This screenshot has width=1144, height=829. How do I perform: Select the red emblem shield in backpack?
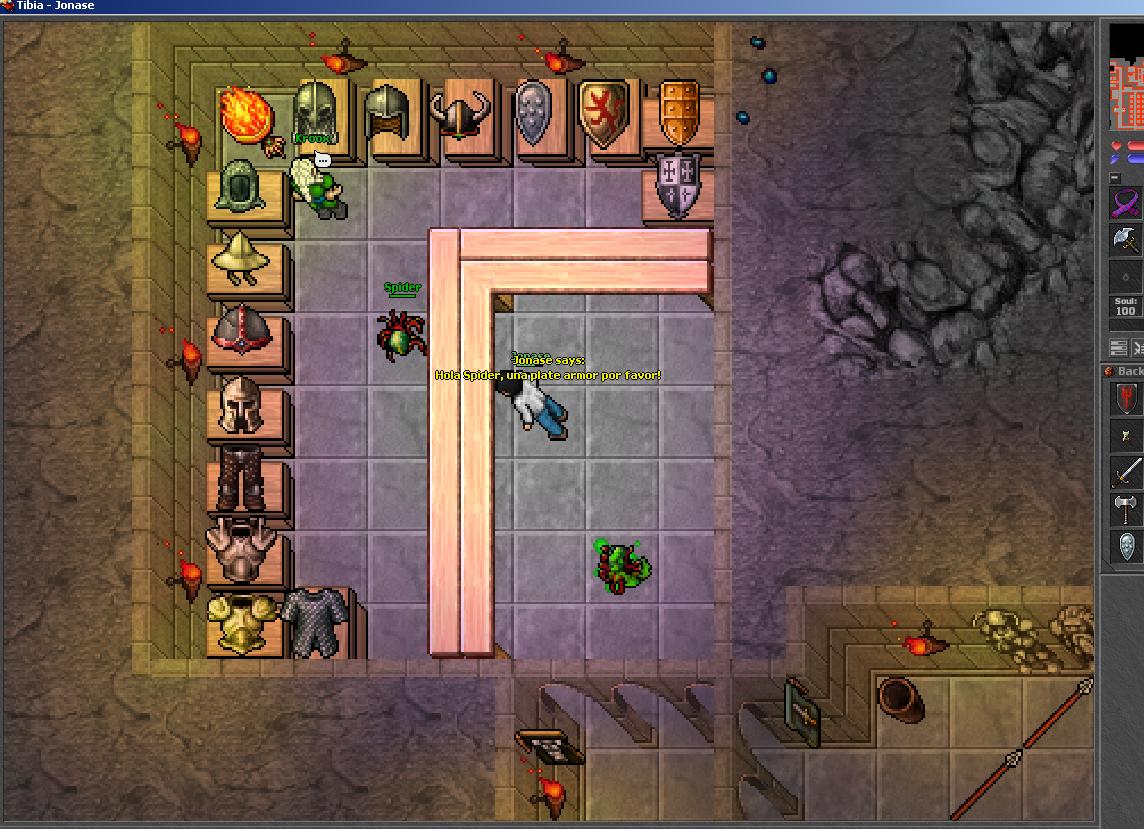coord(1127,398)
